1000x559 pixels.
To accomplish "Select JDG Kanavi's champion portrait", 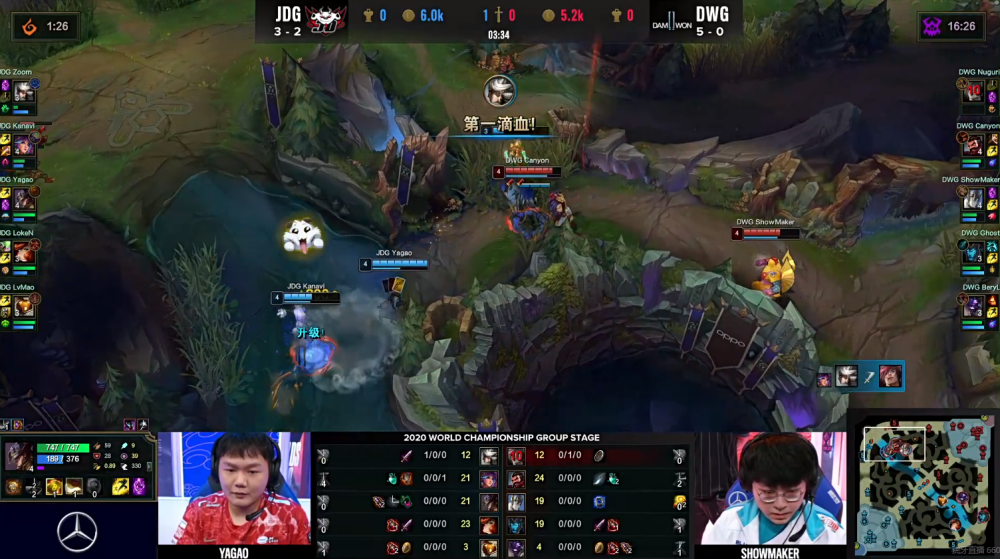I will tap(24, 146).
